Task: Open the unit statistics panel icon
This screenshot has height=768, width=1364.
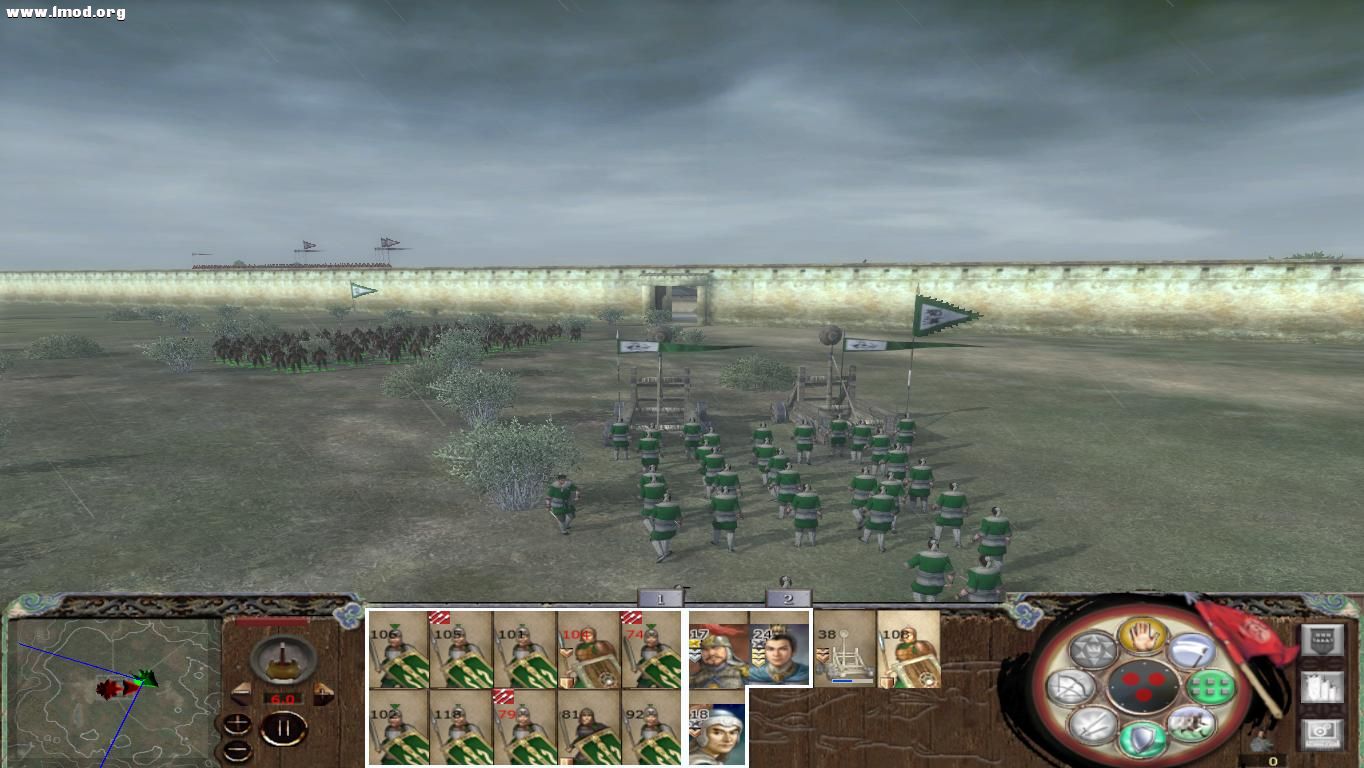Action: [1323, 639]
